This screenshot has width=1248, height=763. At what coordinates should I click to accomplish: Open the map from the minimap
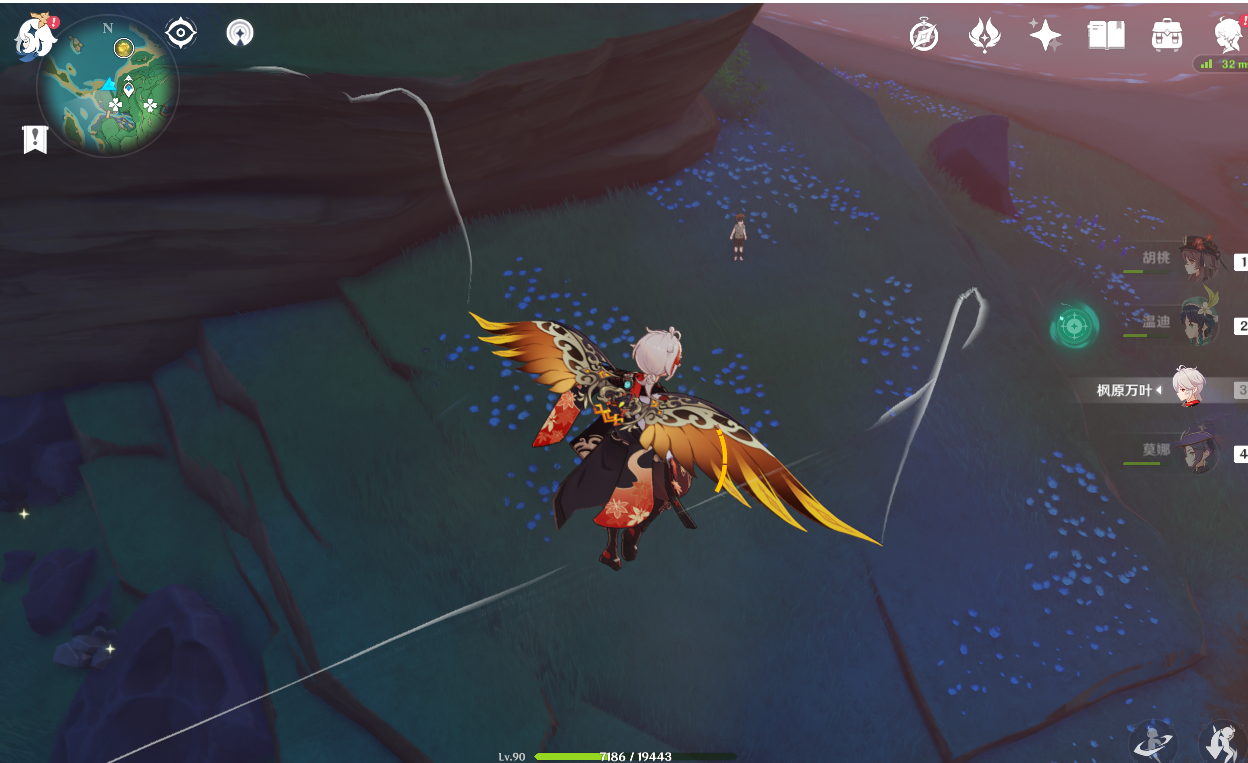click(x=108, y=86)
